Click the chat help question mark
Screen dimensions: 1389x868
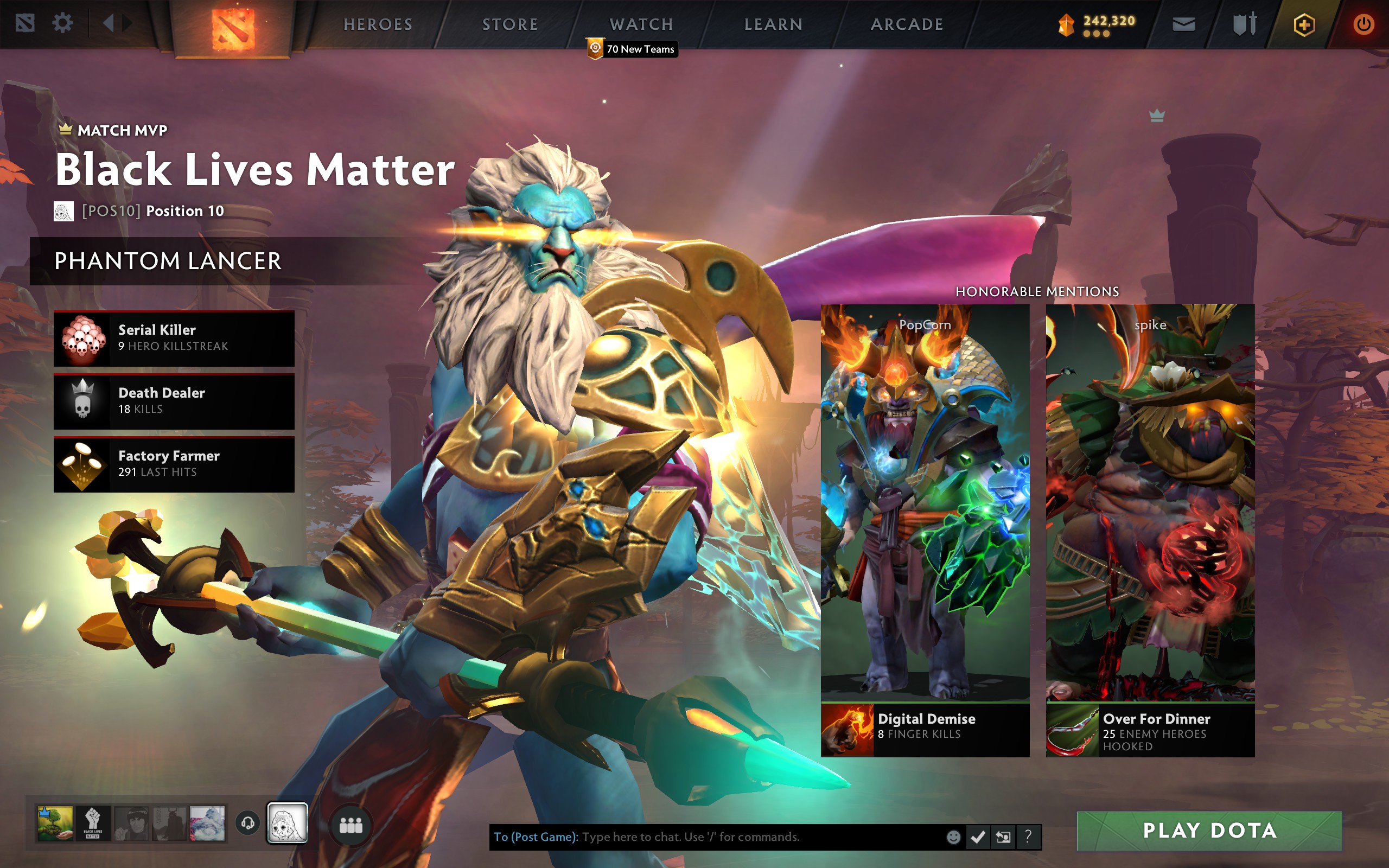coord(1028,837)
